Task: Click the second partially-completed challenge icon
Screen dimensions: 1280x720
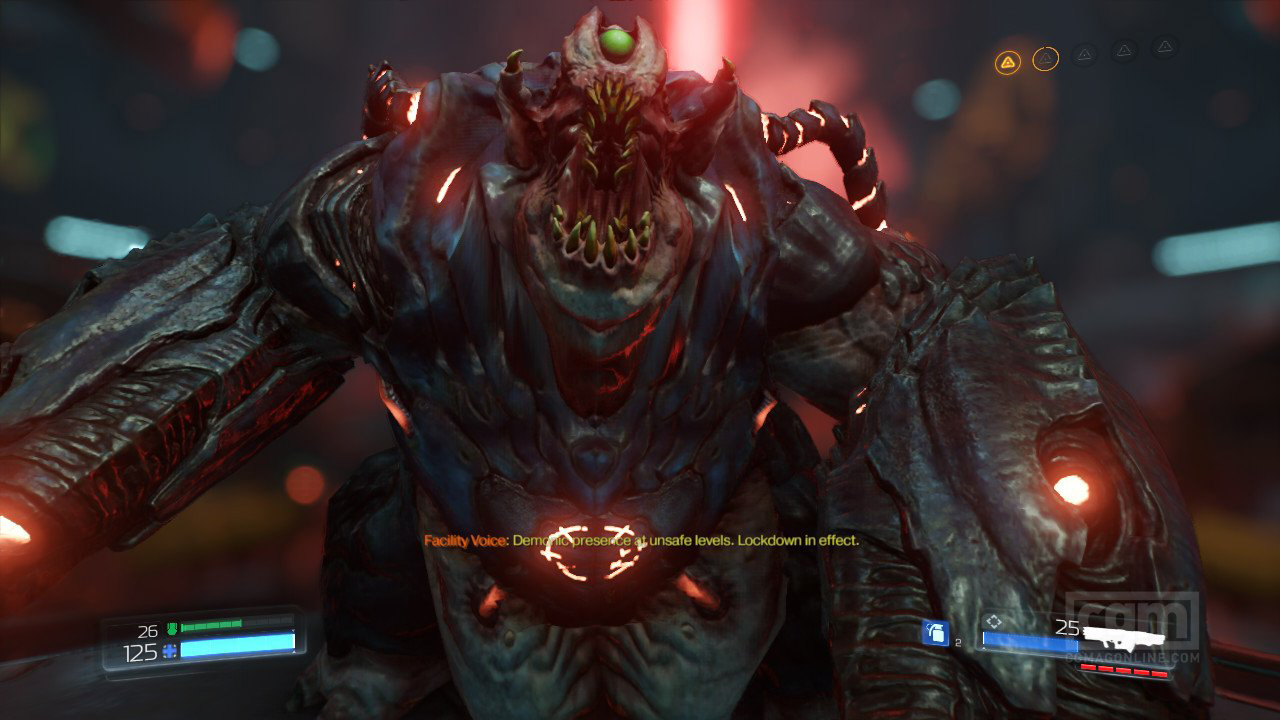Action: tap(1046, 57)
